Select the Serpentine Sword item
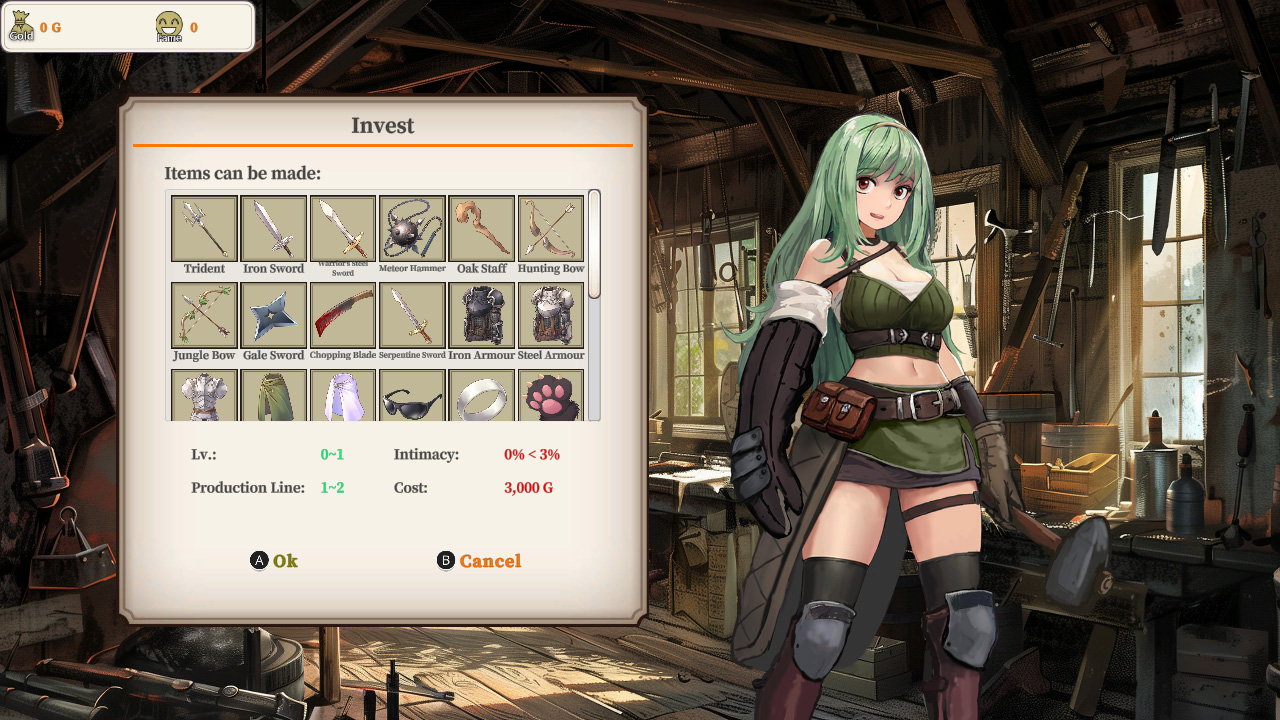Image resolution: width=1280 pixels, height=720 pixels. click(412, 314)
